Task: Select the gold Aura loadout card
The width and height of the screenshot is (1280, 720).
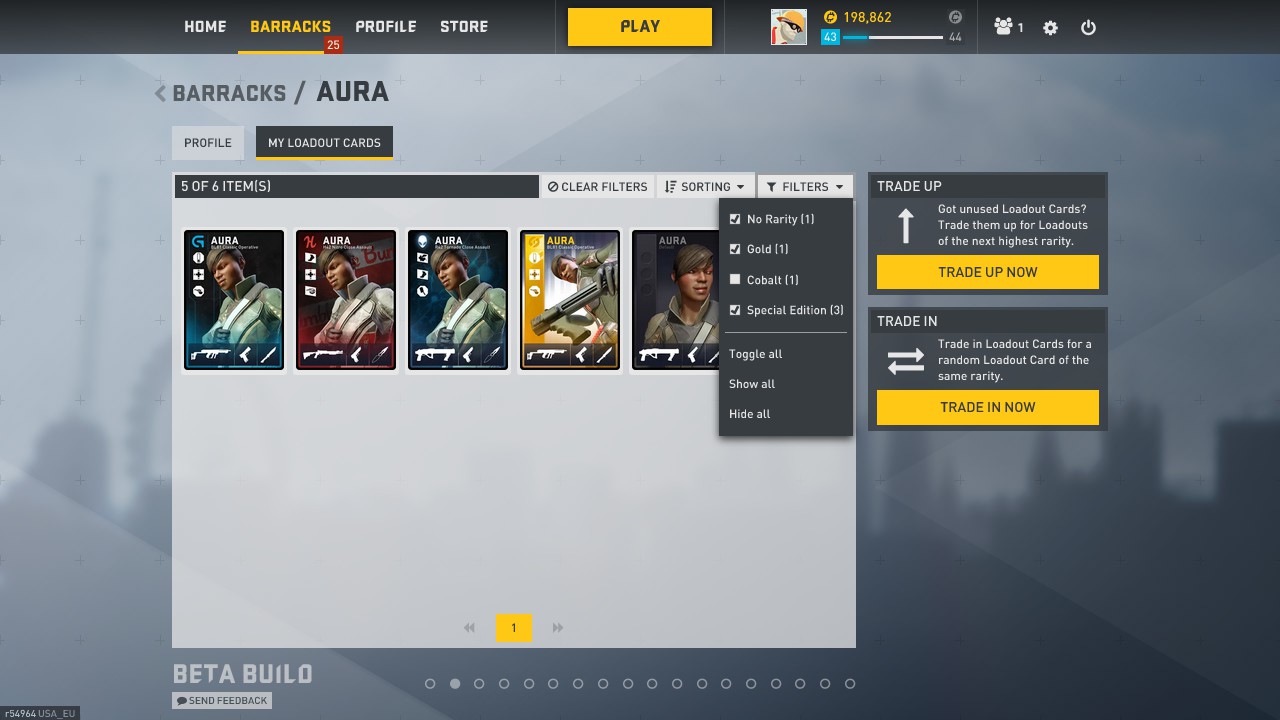Action: 569,300
